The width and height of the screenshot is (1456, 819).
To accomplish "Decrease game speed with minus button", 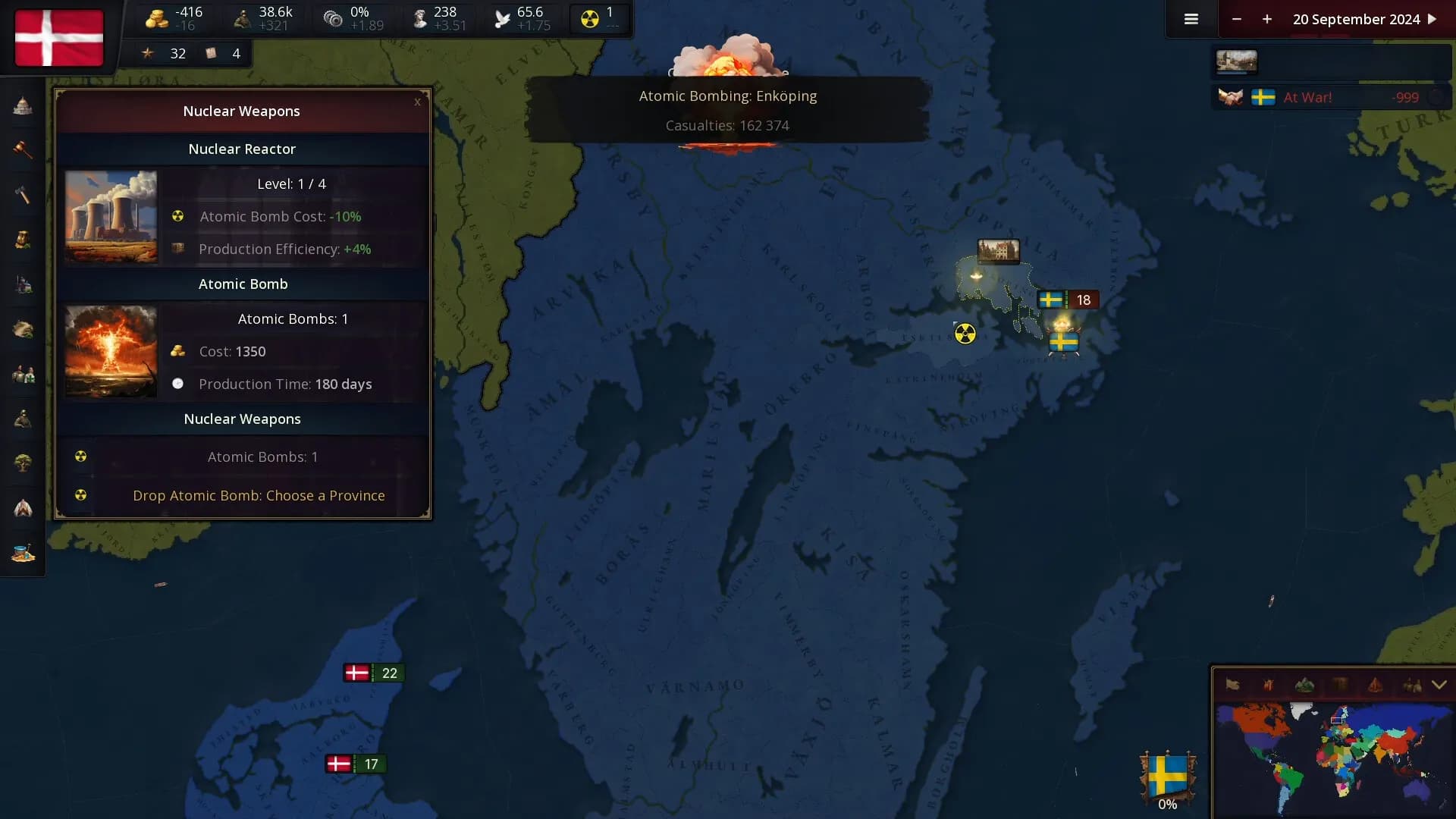I will [1237, 20].
